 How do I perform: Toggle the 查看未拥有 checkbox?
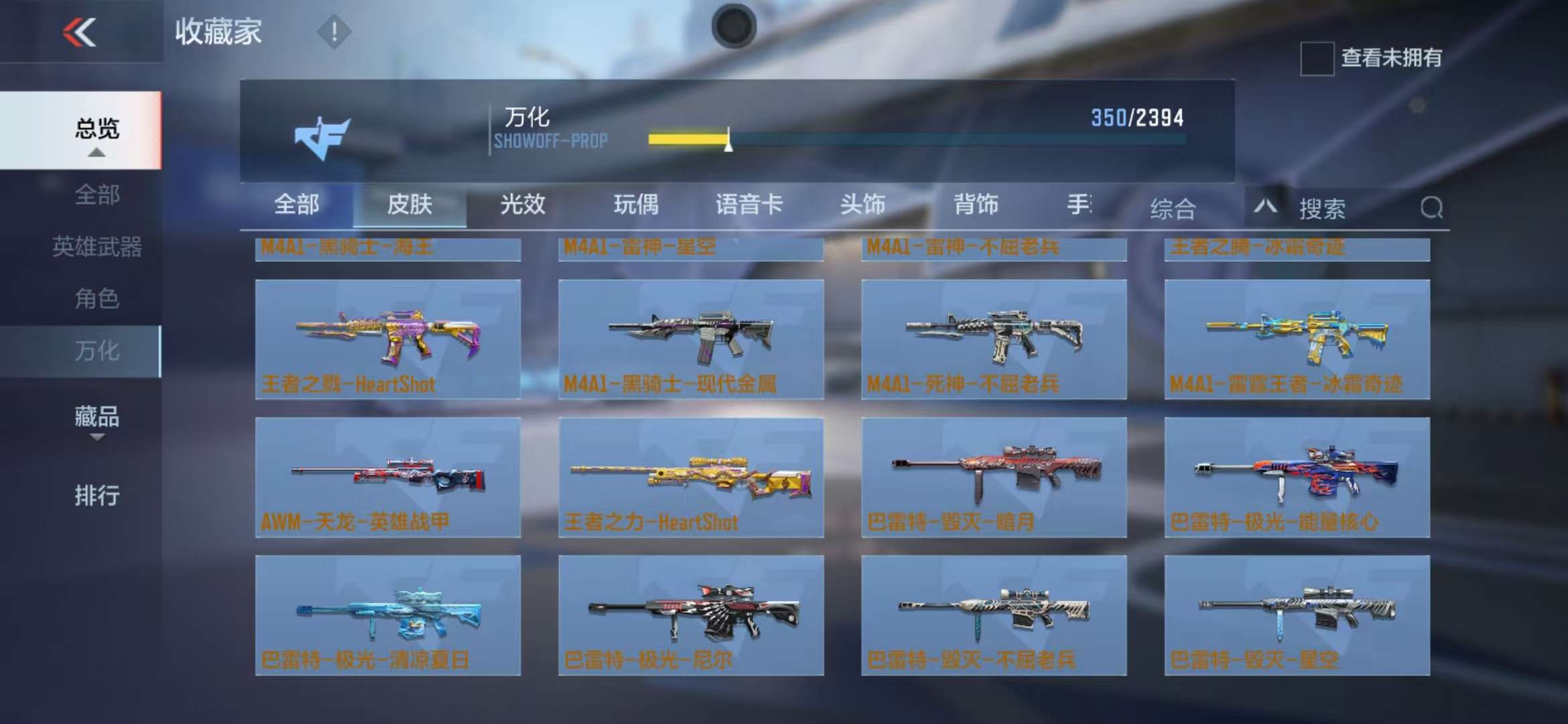tap(1317, 58)
